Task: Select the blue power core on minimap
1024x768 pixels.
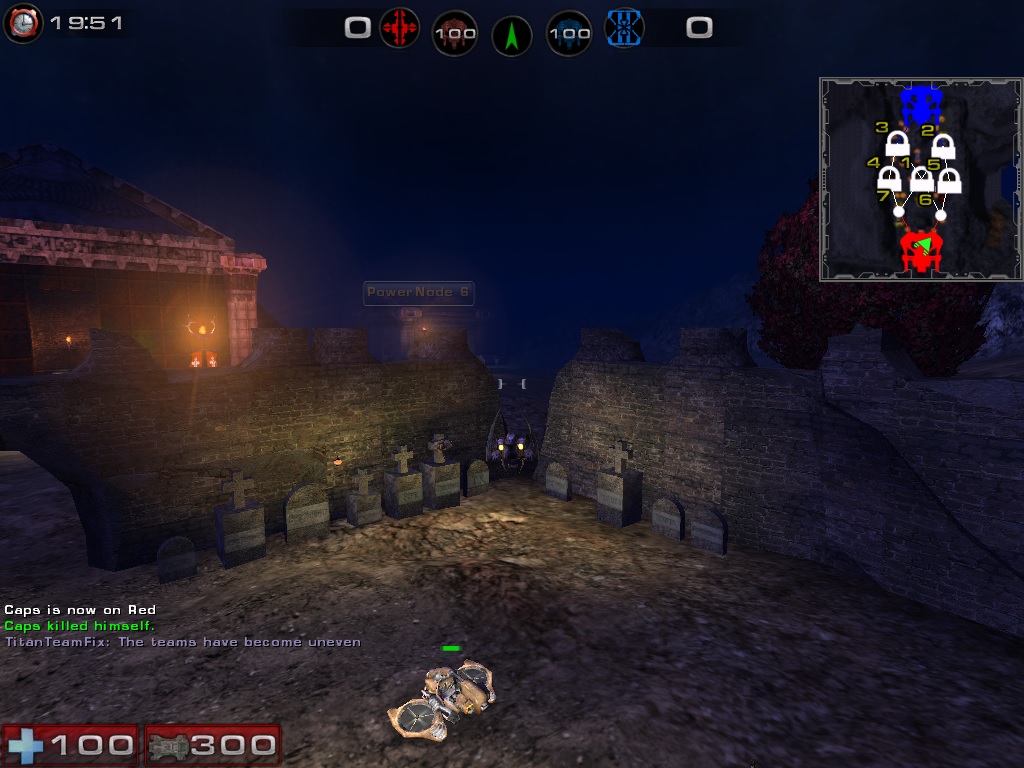Action: 920,103
